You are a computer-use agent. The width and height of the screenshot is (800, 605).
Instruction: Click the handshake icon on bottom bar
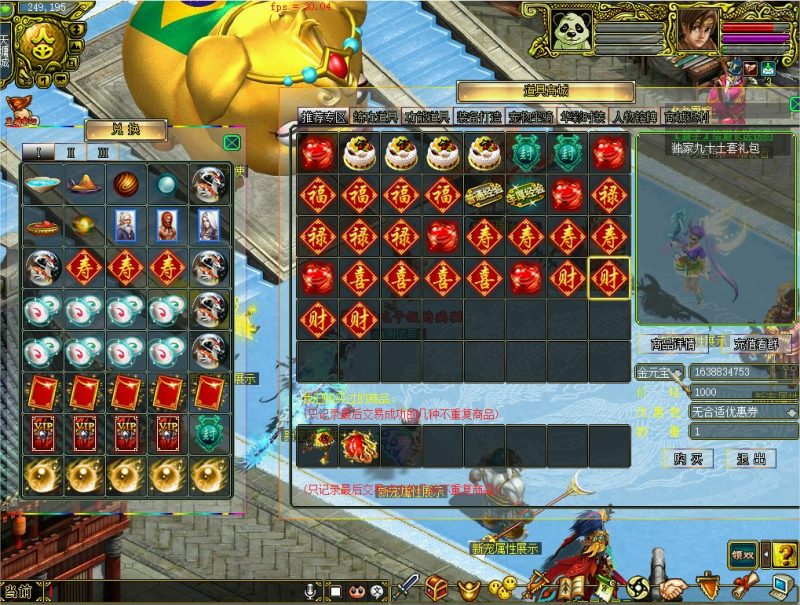tap(674, 587)
